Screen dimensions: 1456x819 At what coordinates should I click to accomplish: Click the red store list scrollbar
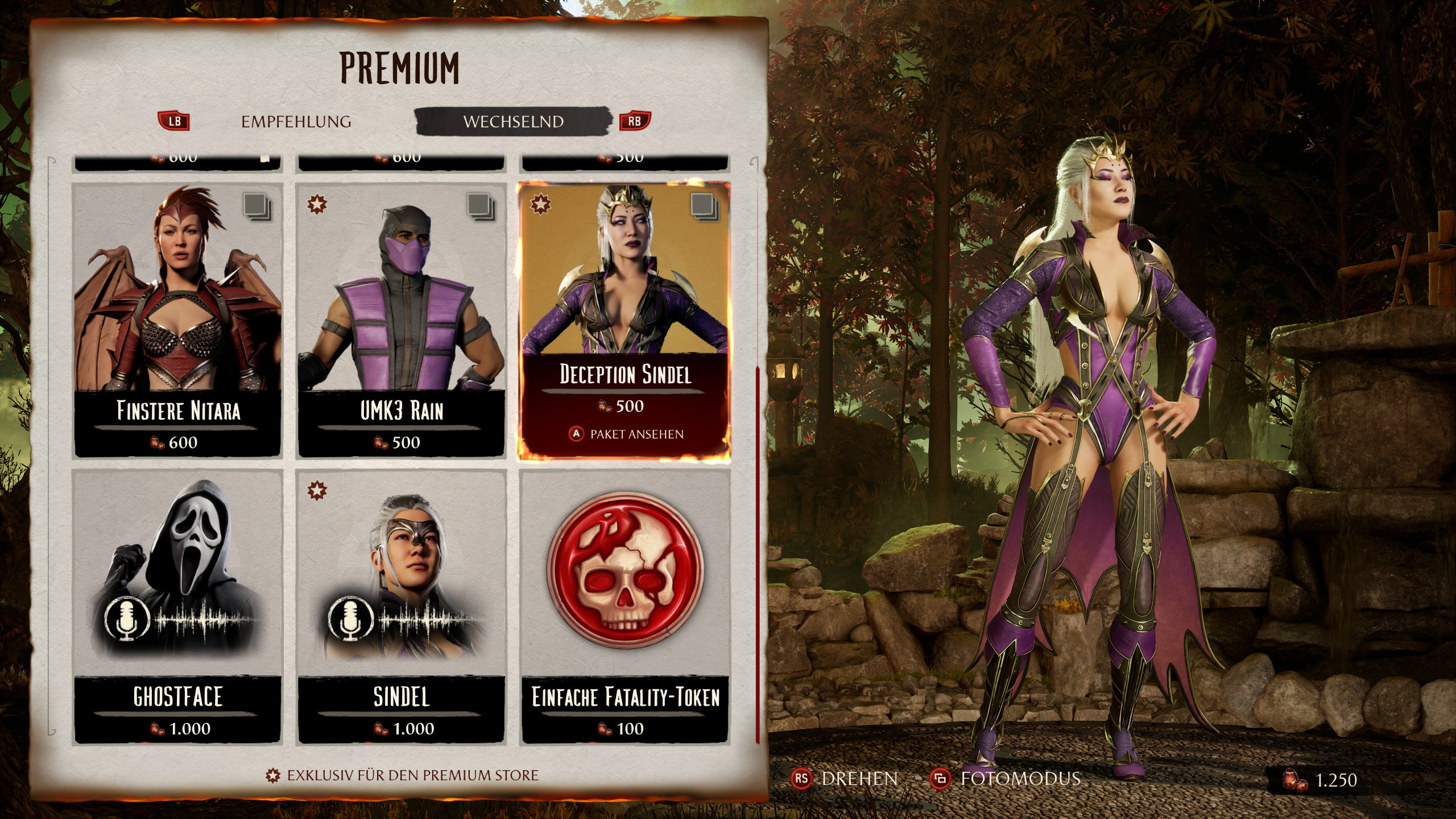[758, 555]
